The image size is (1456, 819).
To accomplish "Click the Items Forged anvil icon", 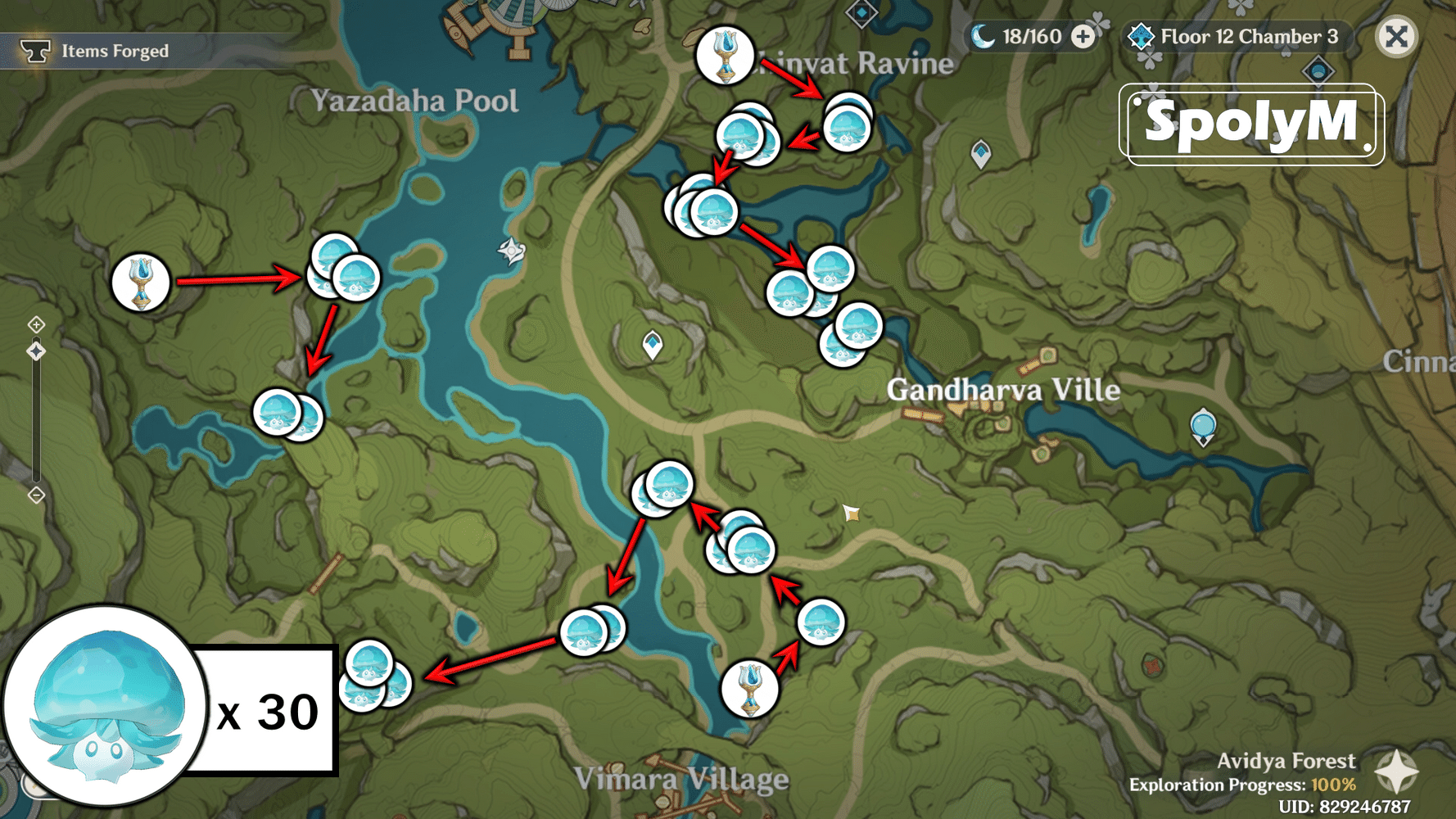I will pyautogui.click(x=38, y=51).
